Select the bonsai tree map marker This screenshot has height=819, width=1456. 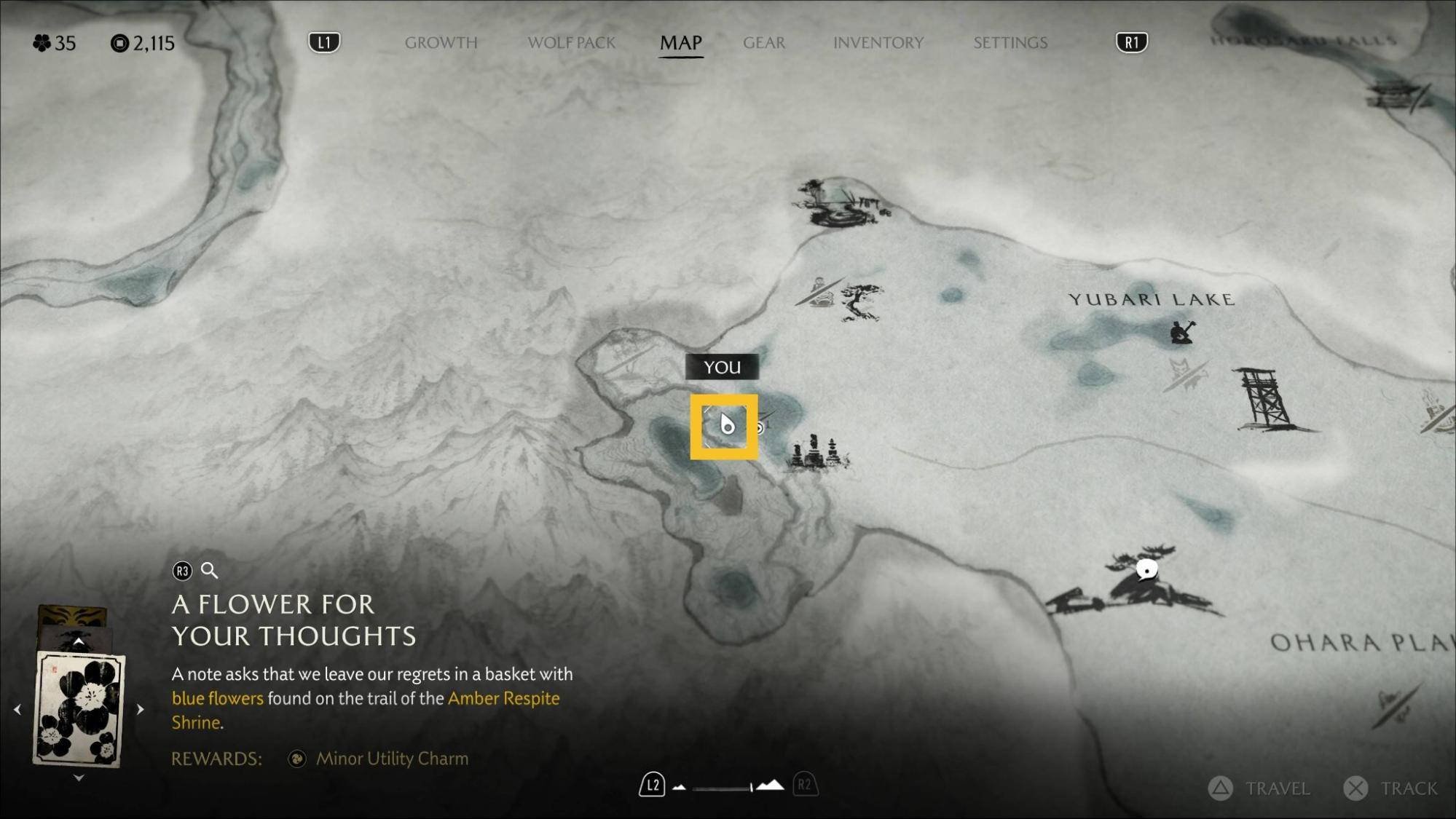pos(860,301)
